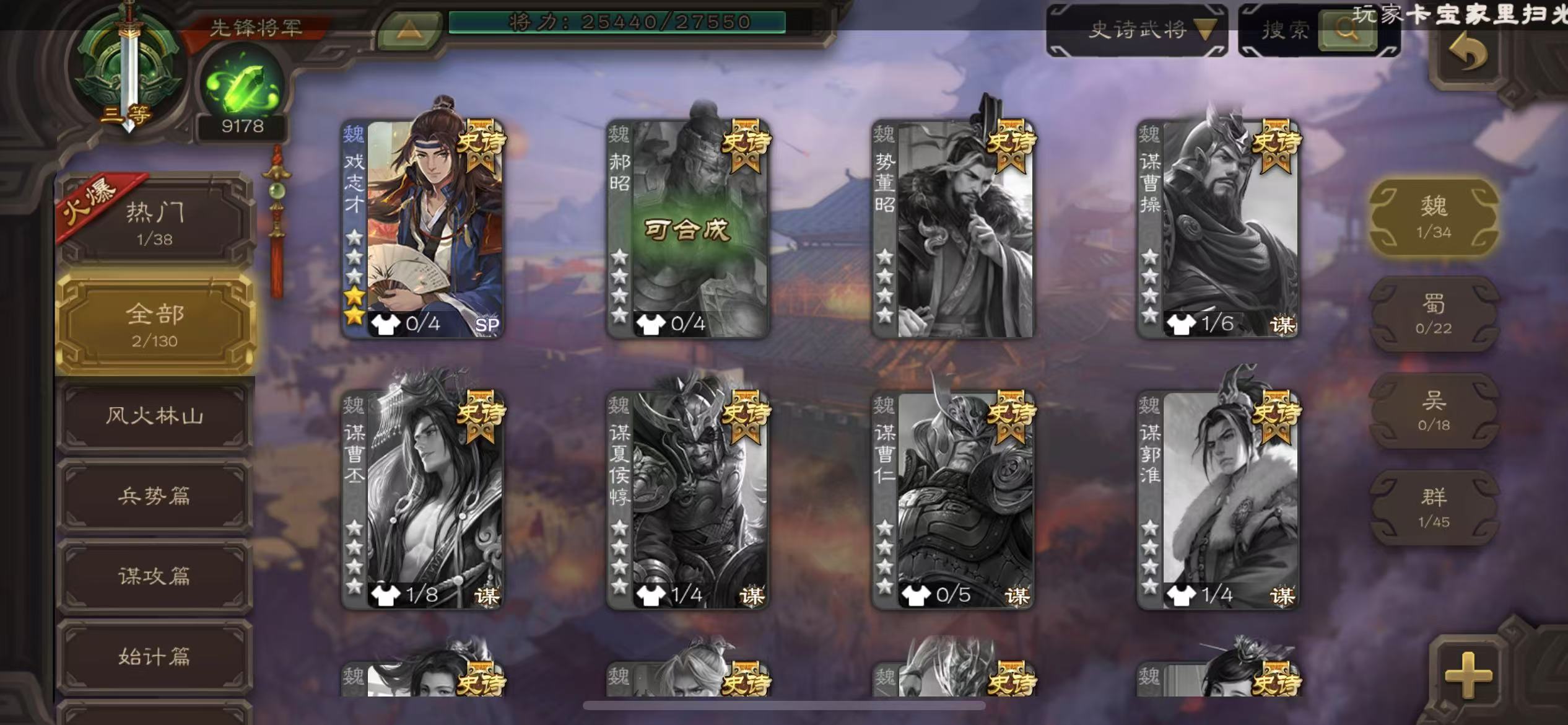The width and height of the screenshot is (1568, 725).
Task: Choose the 谋曹仁 hero card
Action: tap(952, 499)
